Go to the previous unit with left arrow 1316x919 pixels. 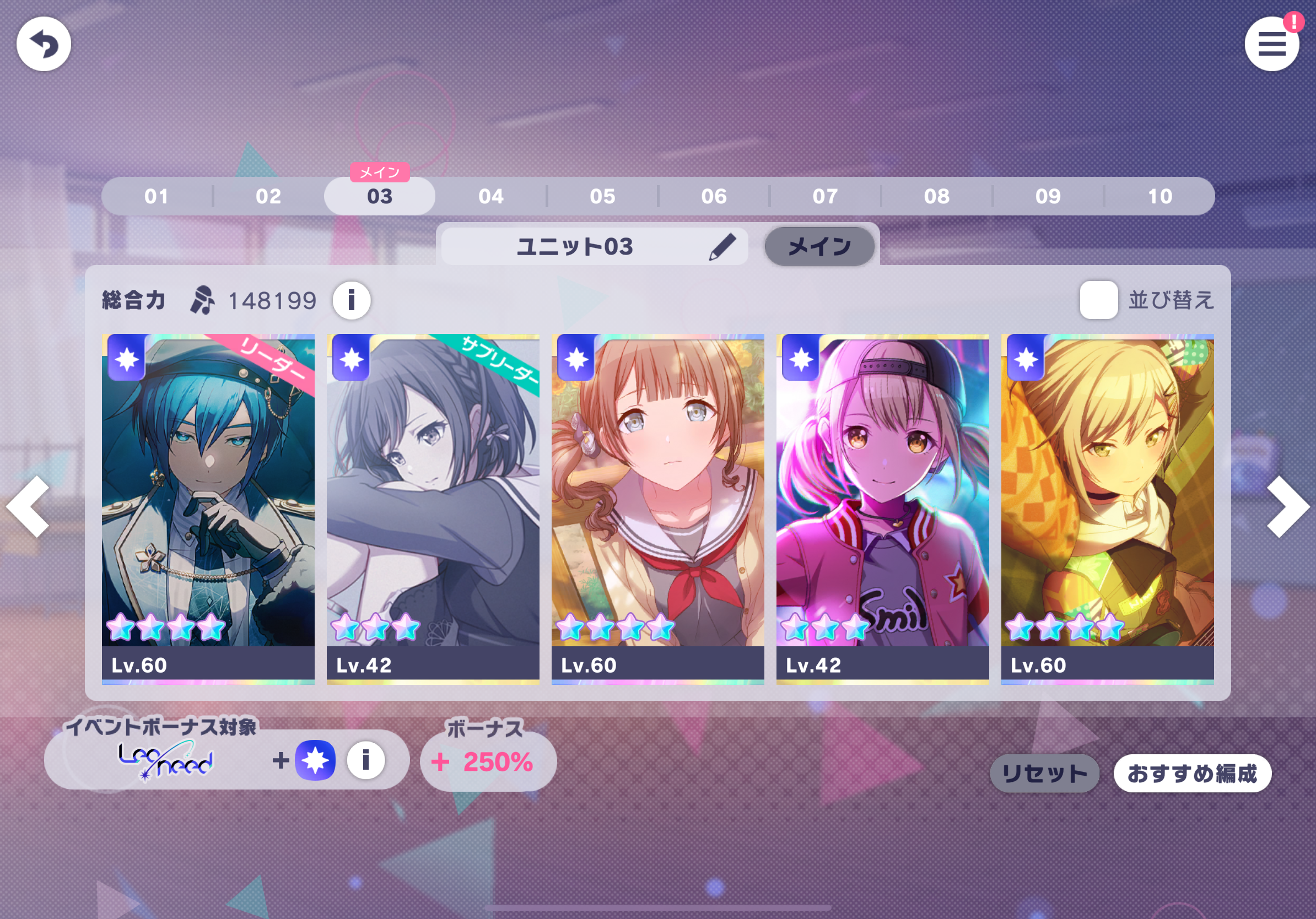[29, 506]
